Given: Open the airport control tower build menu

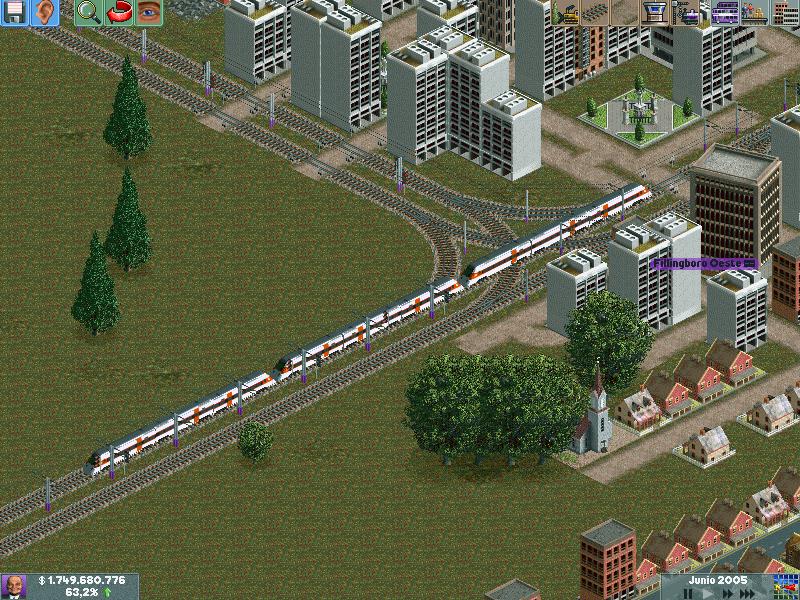Looking at the screenshot, I should 655,12.
